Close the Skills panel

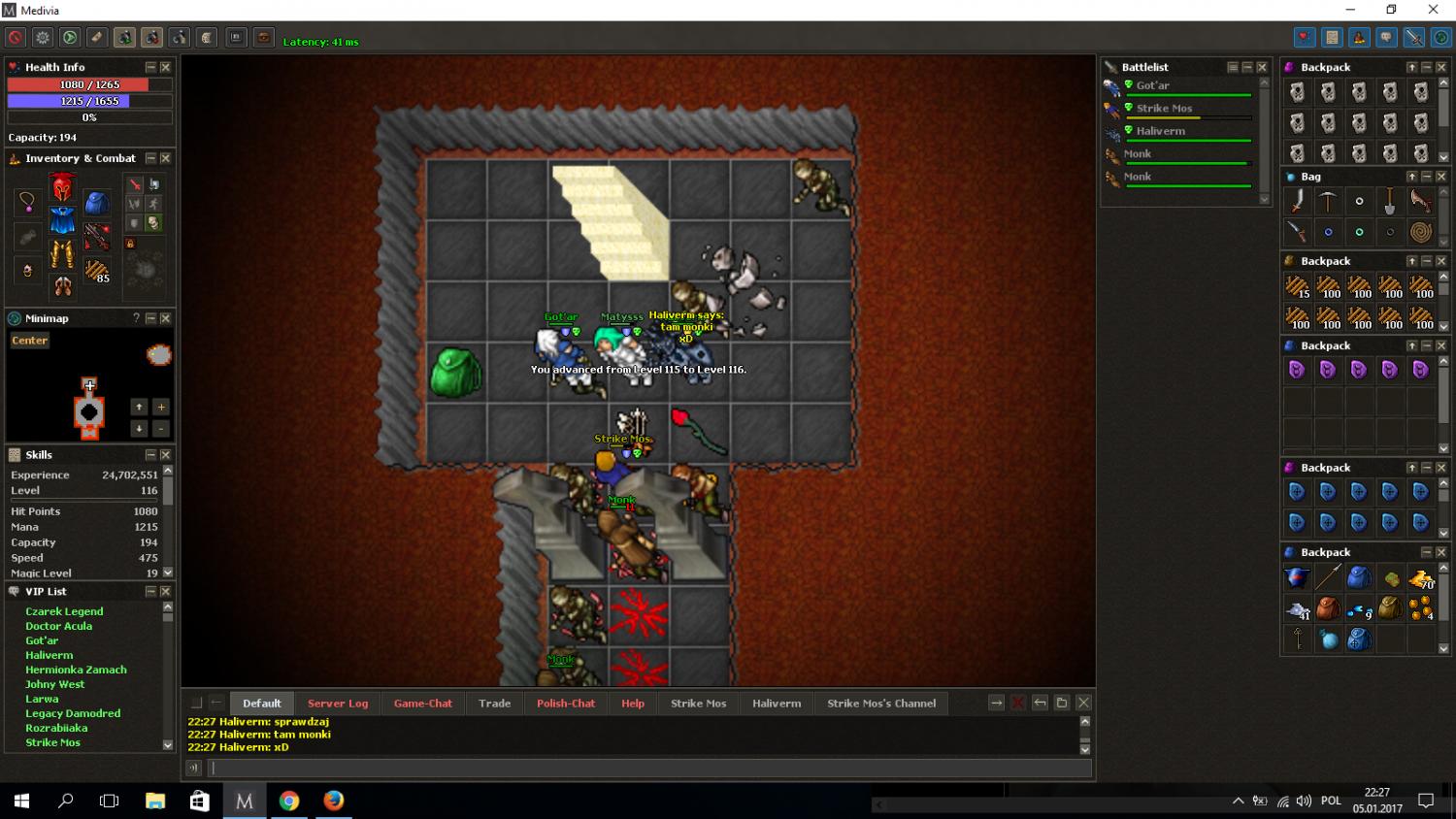[165, 454]
